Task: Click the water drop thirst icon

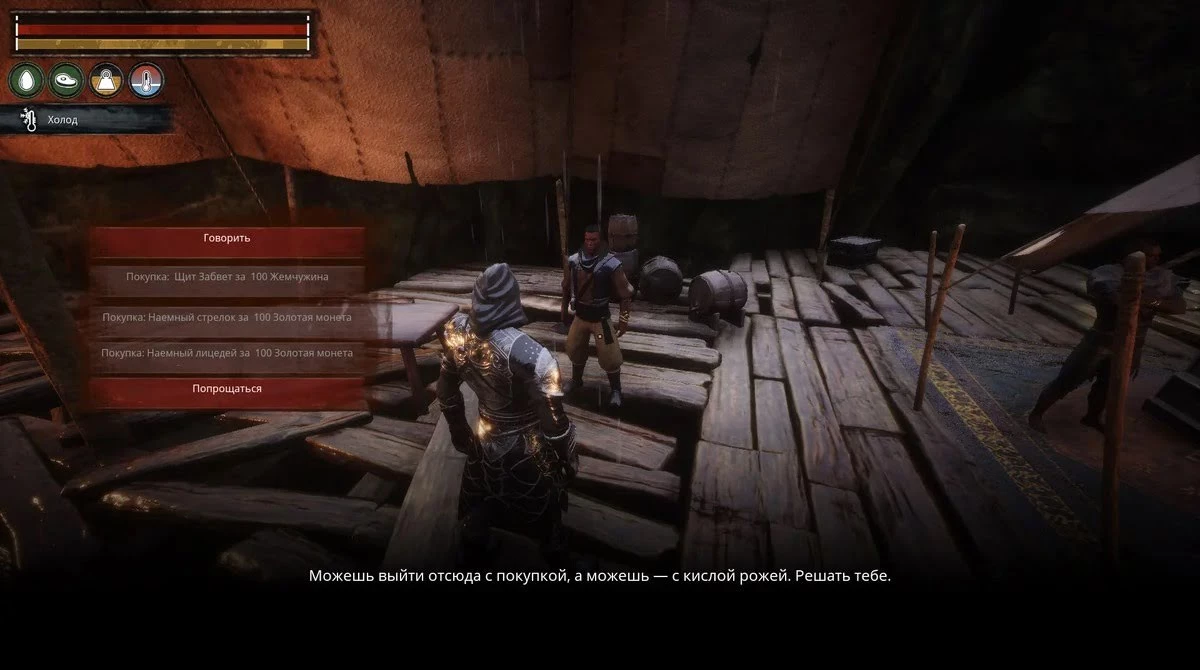Action: click(27, 80)
